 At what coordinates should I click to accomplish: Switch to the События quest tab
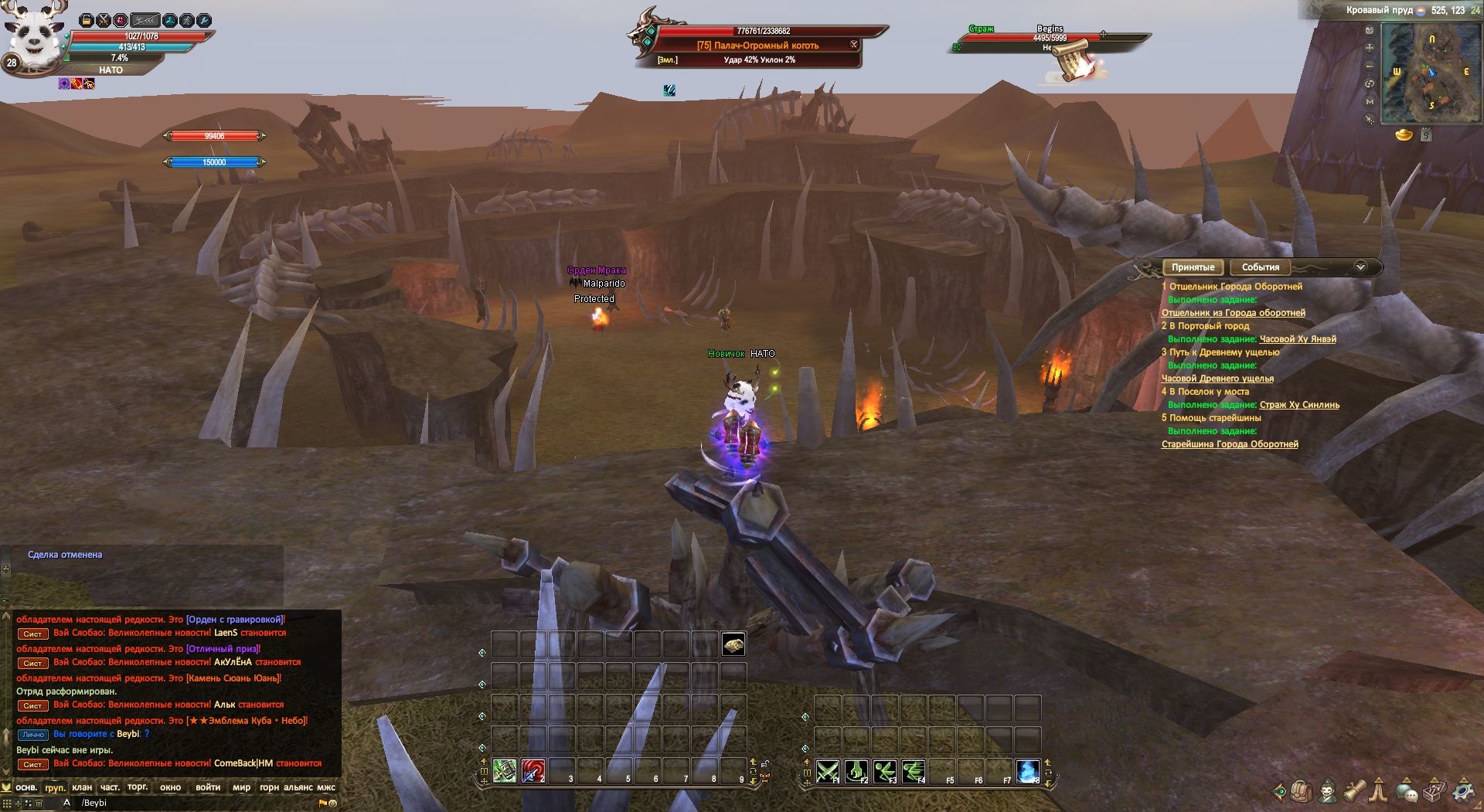pyautogui.click(x=1260, y=267)
